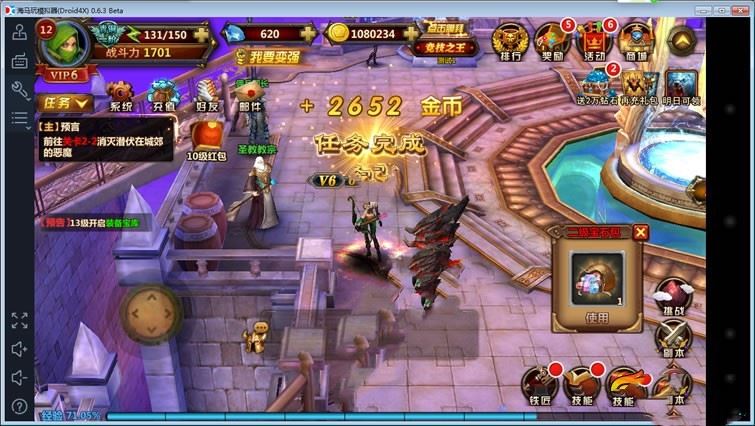This screenshot has width=755, height=426.
Task: Collapse the top menu with arrow button
Action: [681, 39]
